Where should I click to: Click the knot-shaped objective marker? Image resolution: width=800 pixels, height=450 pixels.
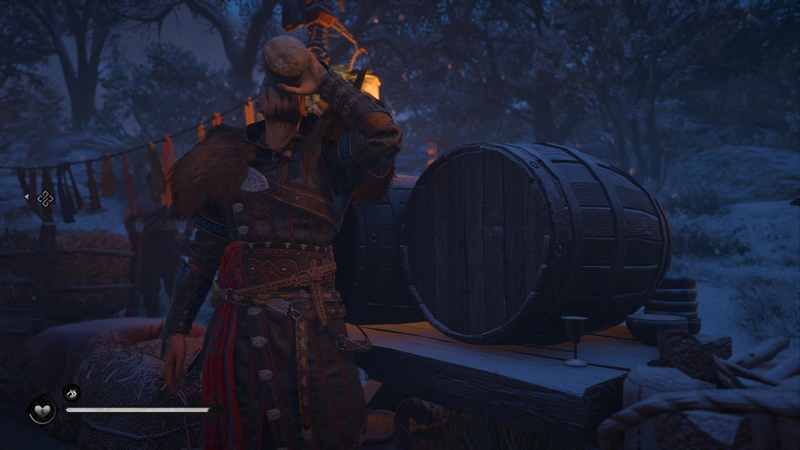point(45,198)
